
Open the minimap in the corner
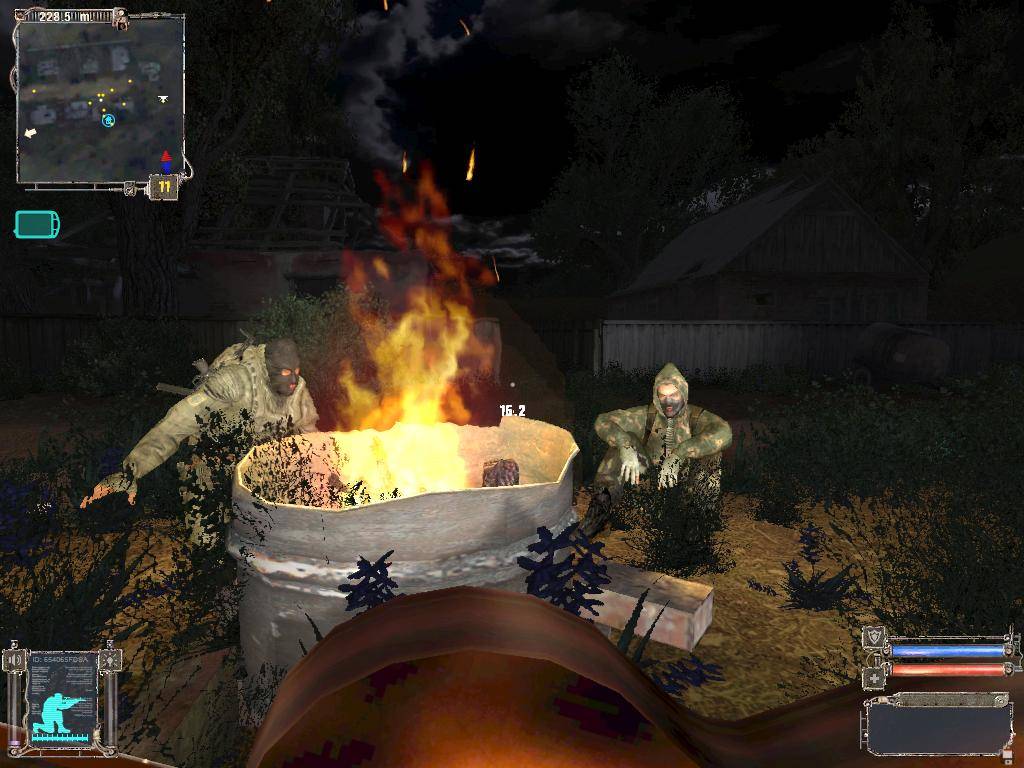coord(100,102)
